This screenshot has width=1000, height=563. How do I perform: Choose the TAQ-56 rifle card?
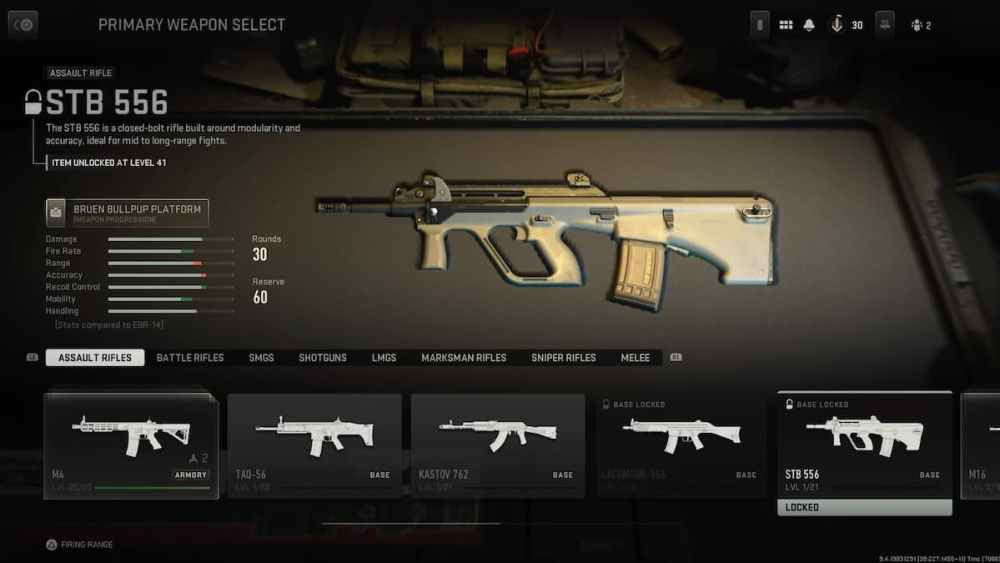click(314, 445)
